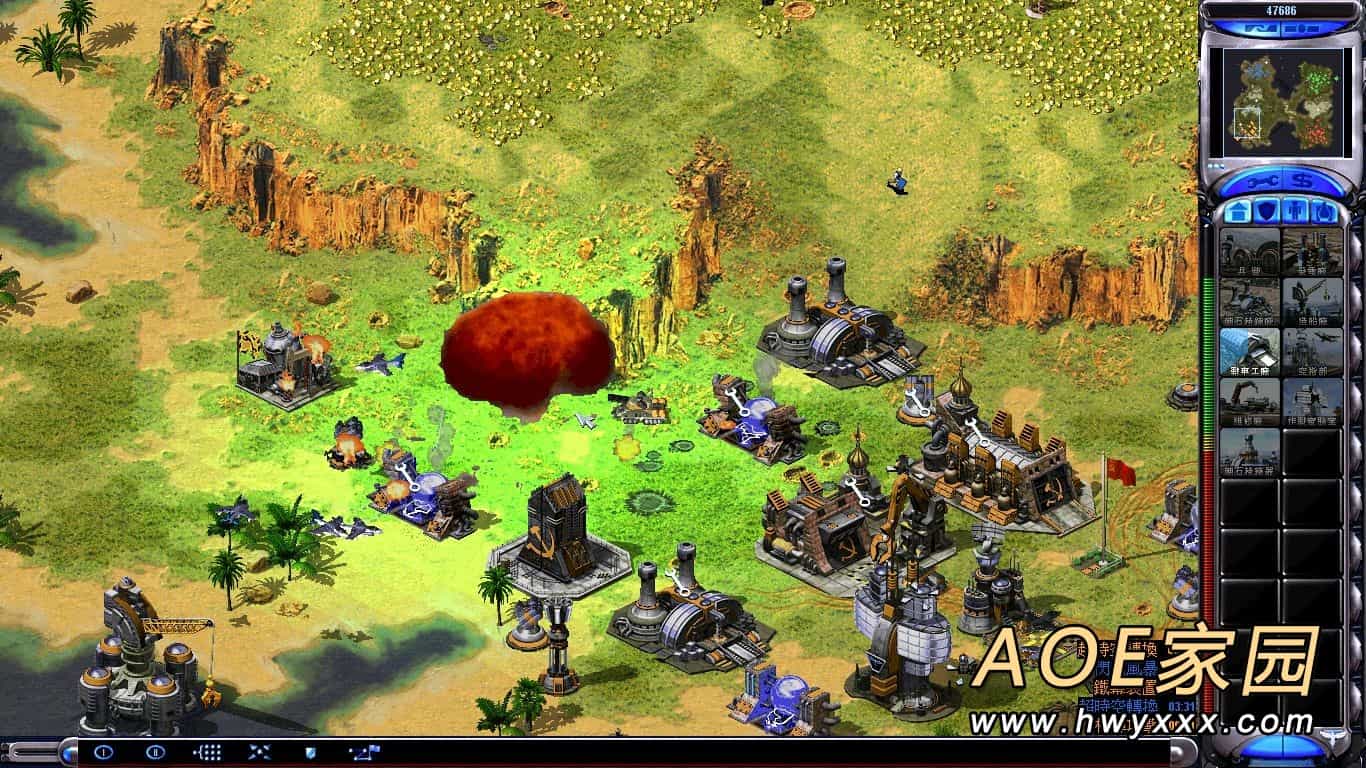The height and width of the screenshot is (768, 1366).
Task: Select the Battle Lab (作戰實驗室) build icon
Action: [1312, 401]
